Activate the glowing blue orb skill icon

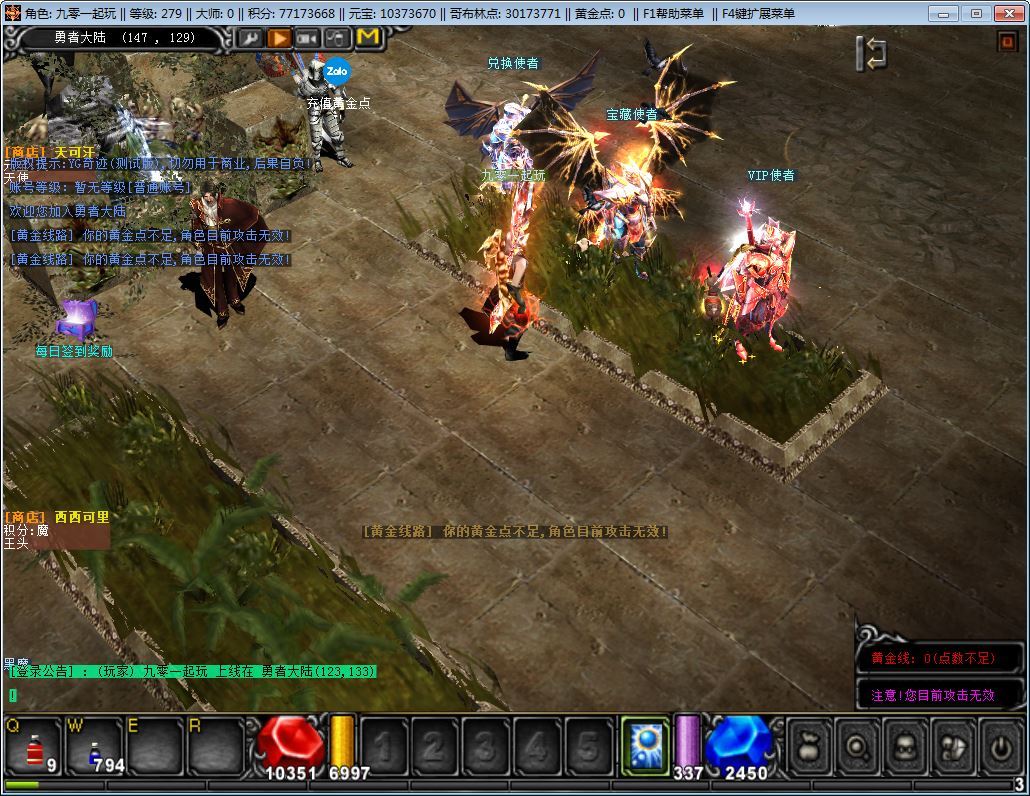click(x=645, y=746)
